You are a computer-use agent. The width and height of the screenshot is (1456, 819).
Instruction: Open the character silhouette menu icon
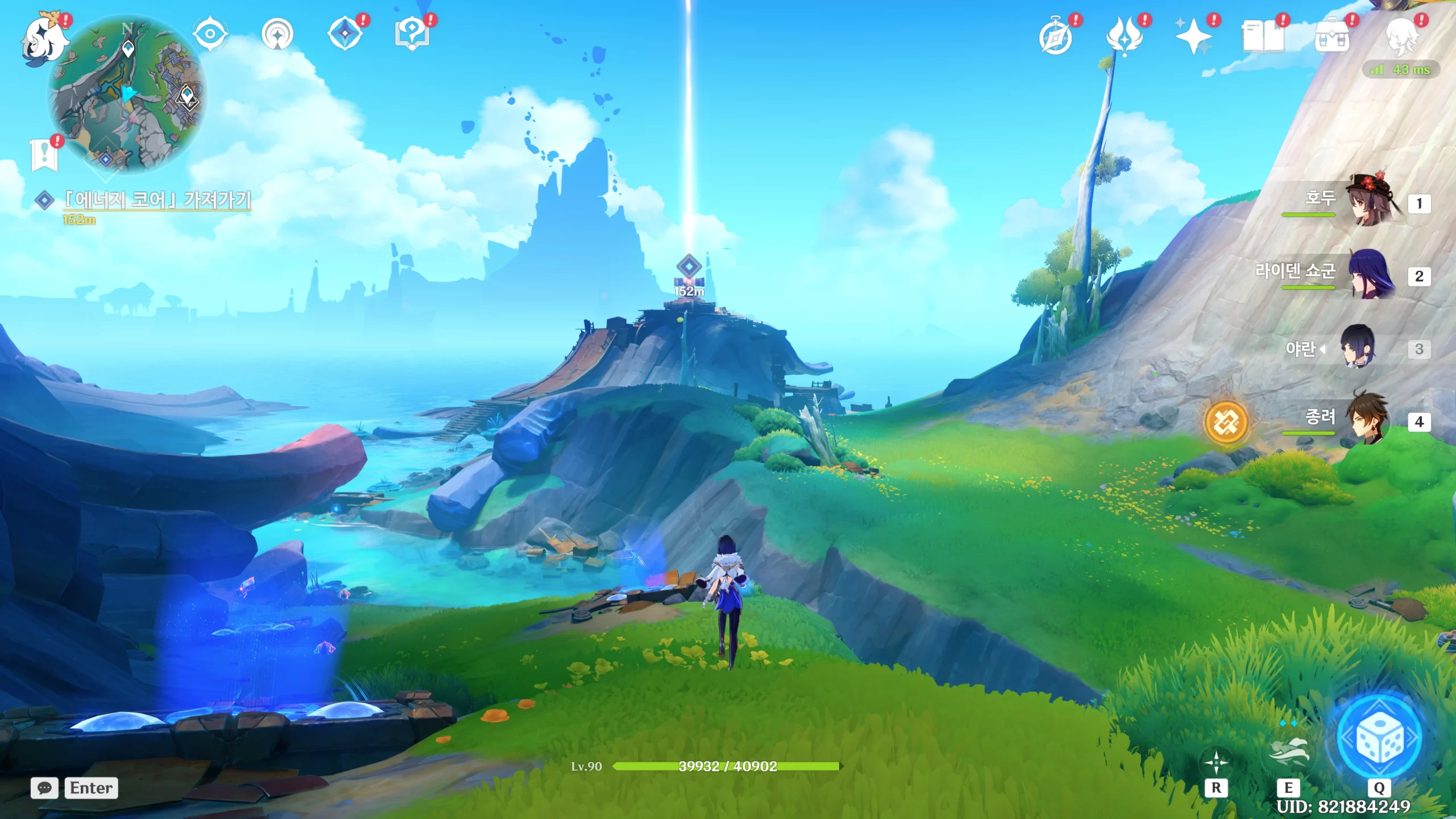click(1401, 36)
